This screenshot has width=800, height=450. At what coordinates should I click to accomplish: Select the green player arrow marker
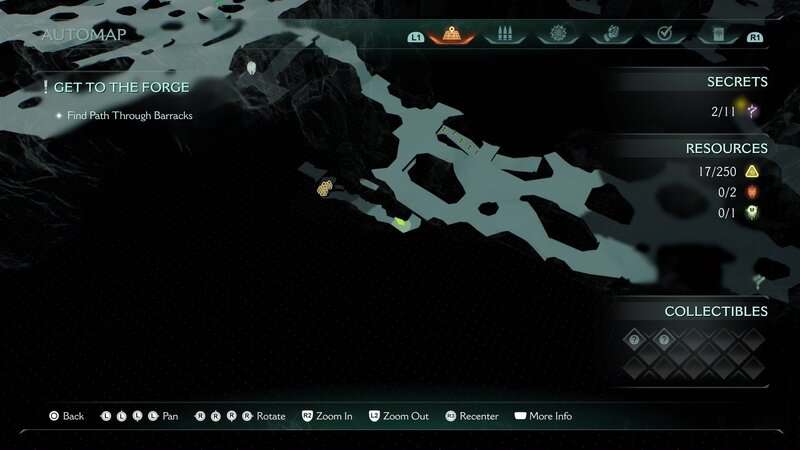click(x=402, y=223)
